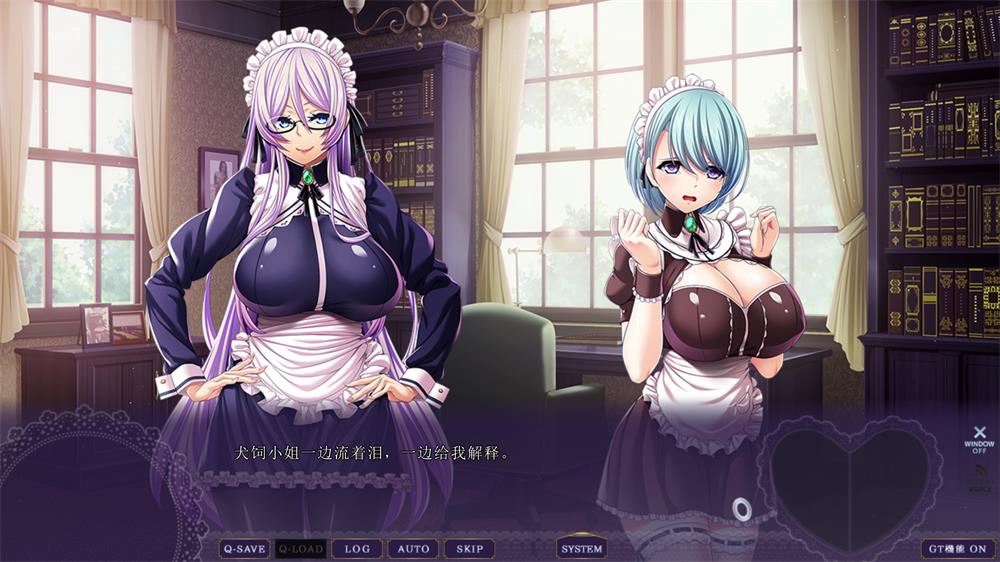Enable AUTO text advance
The image size is (1000, 562).
point(413,548)
